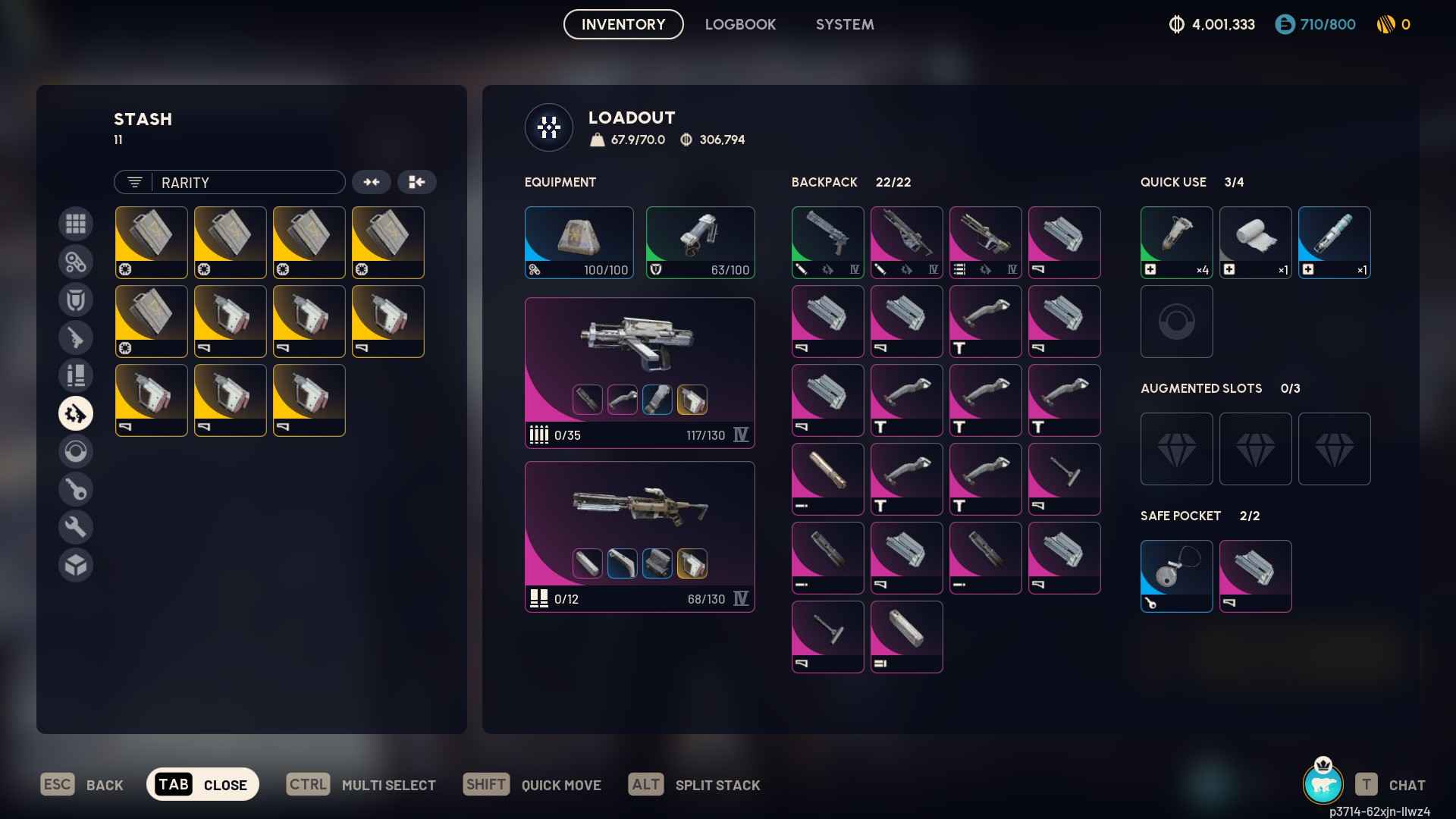Open the SYSTEM menu

coord(844,24)
